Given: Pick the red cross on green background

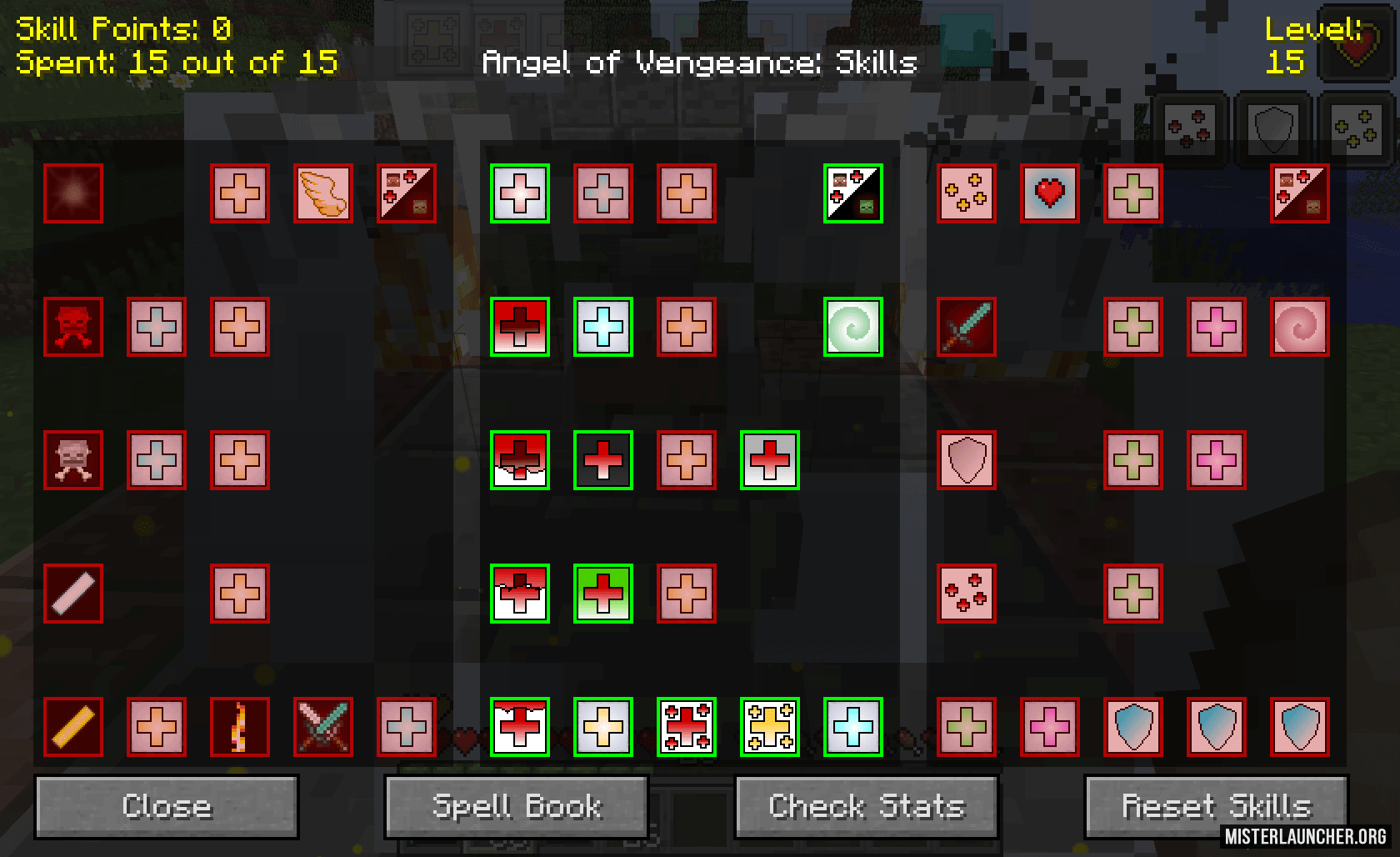Looking at the screenshot, I should (x=603, y=594).
